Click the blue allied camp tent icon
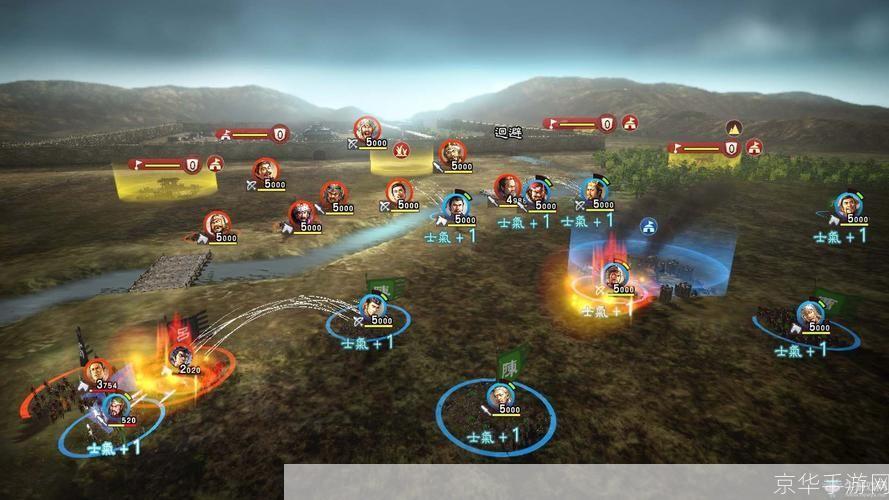The image size is (889, 500). (x=648, y=226)
